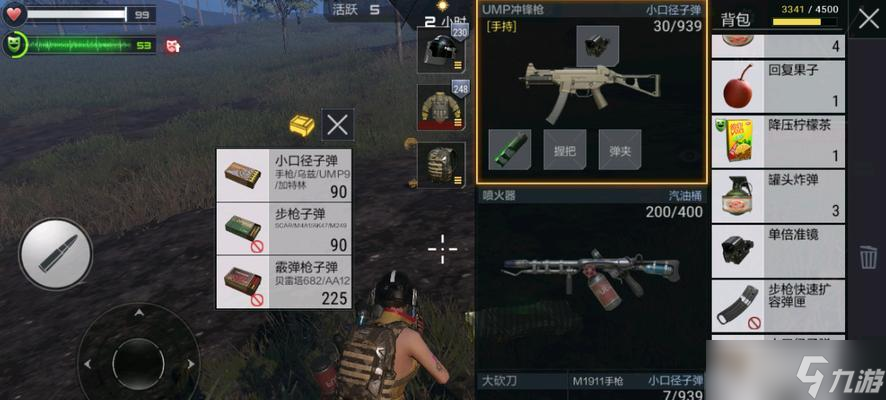Select the 回复果子 item
Image resolution: width=886 pixels, height=400 pixels.
click(778, 86)
